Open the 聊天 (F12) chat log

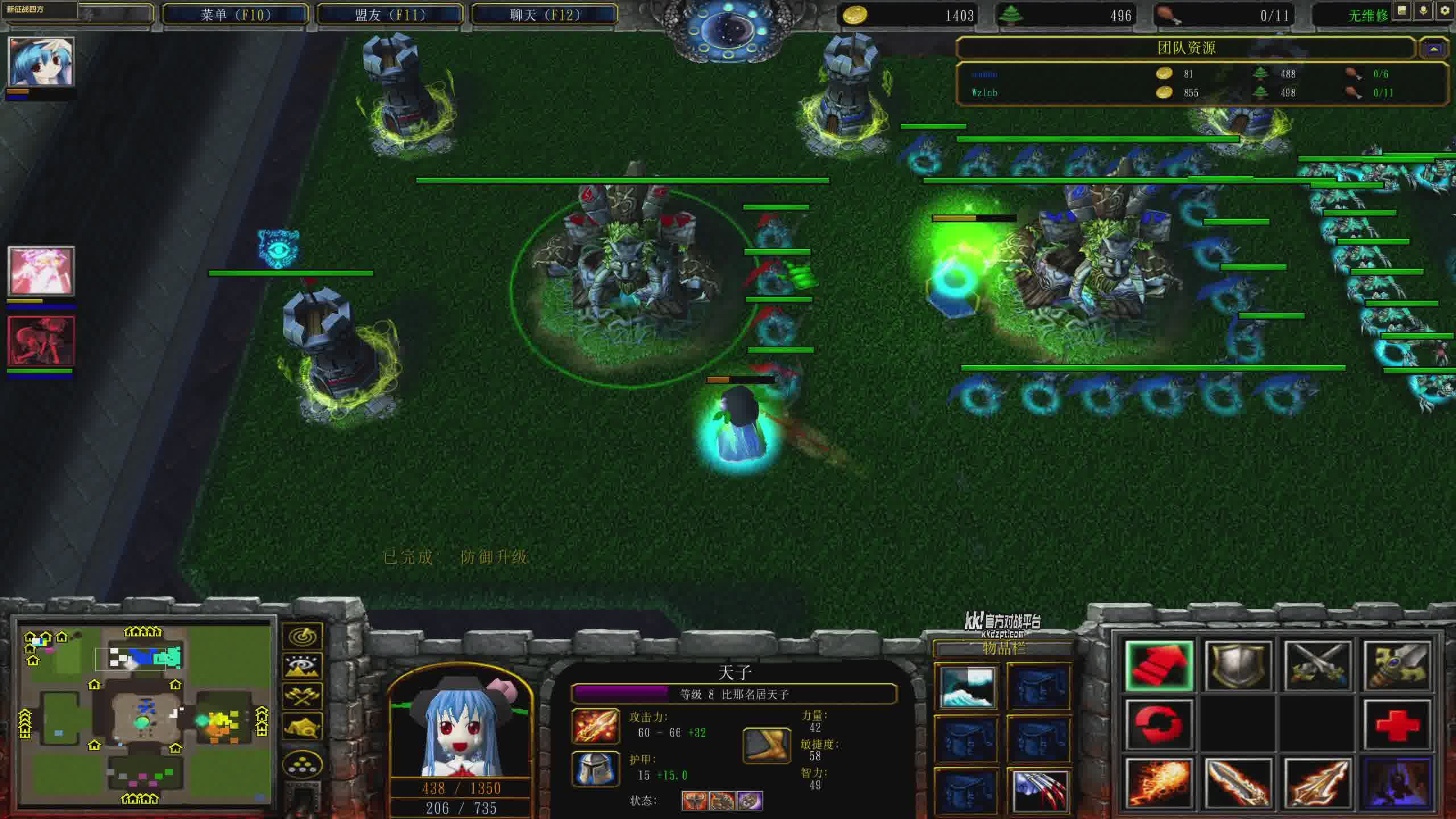pyautogui.click(x=545, y=15)
